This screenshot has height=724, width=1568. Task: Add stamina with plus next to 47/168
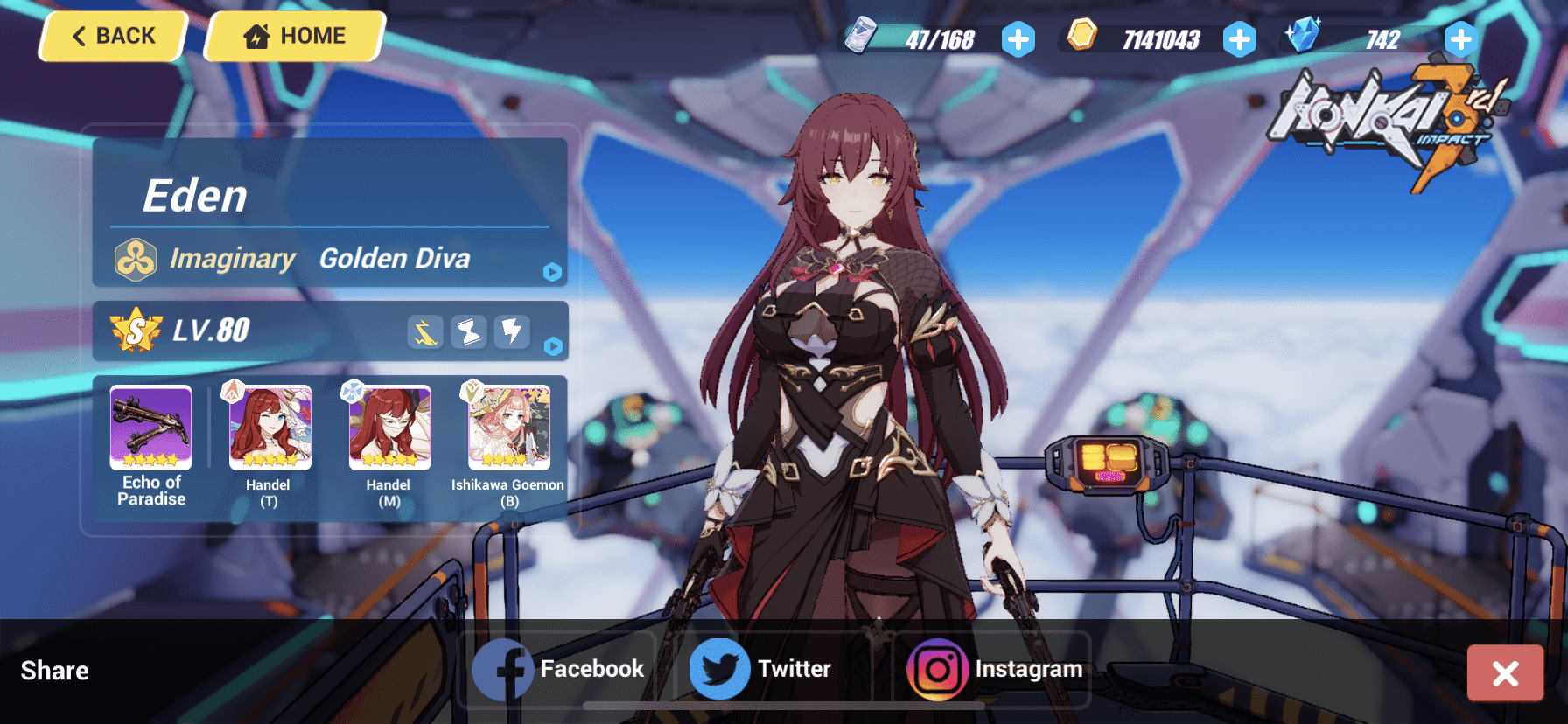tap(1018, 38)
